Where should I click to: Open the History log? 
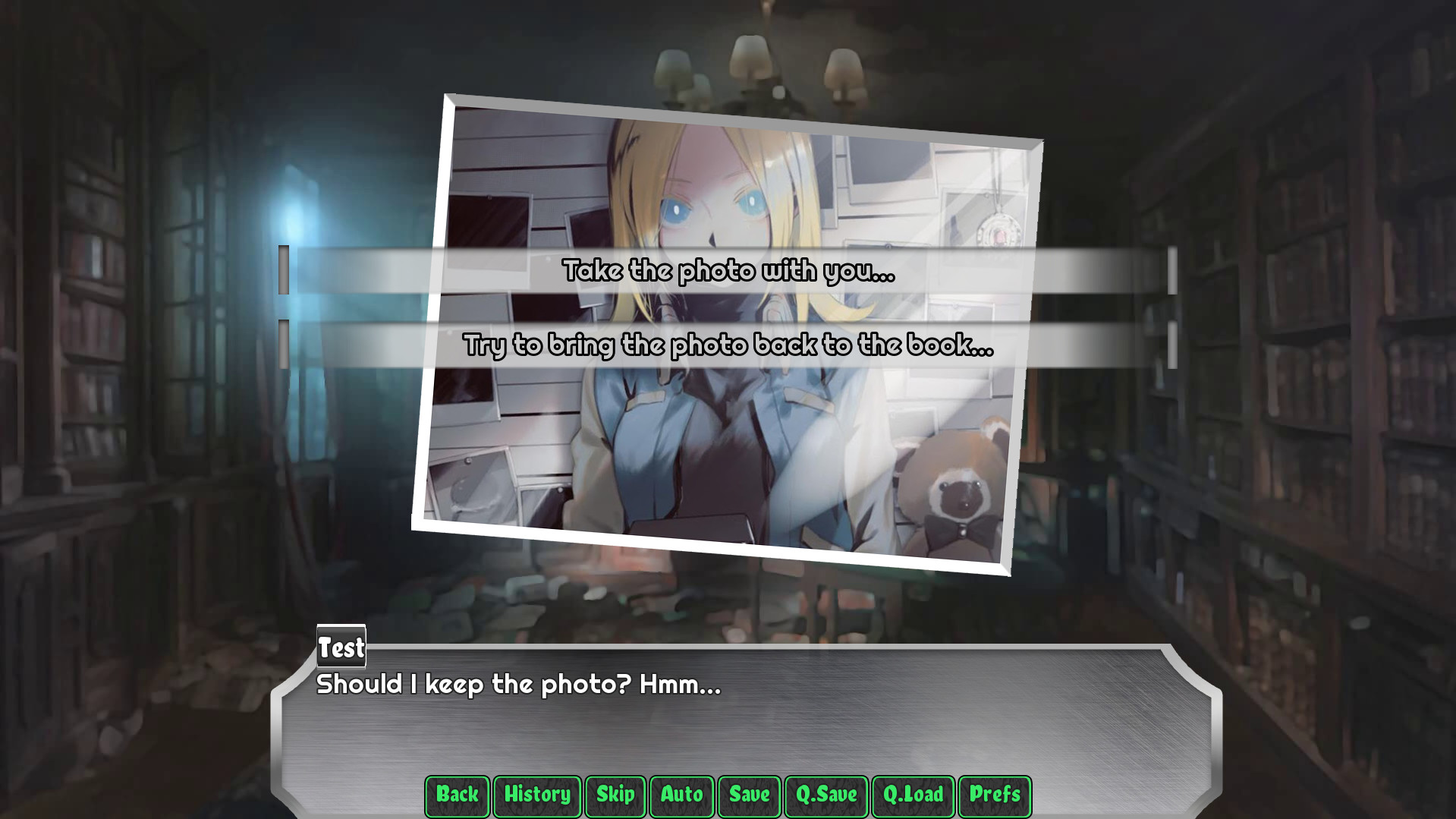pyautogui.click(x=537, y=795)
